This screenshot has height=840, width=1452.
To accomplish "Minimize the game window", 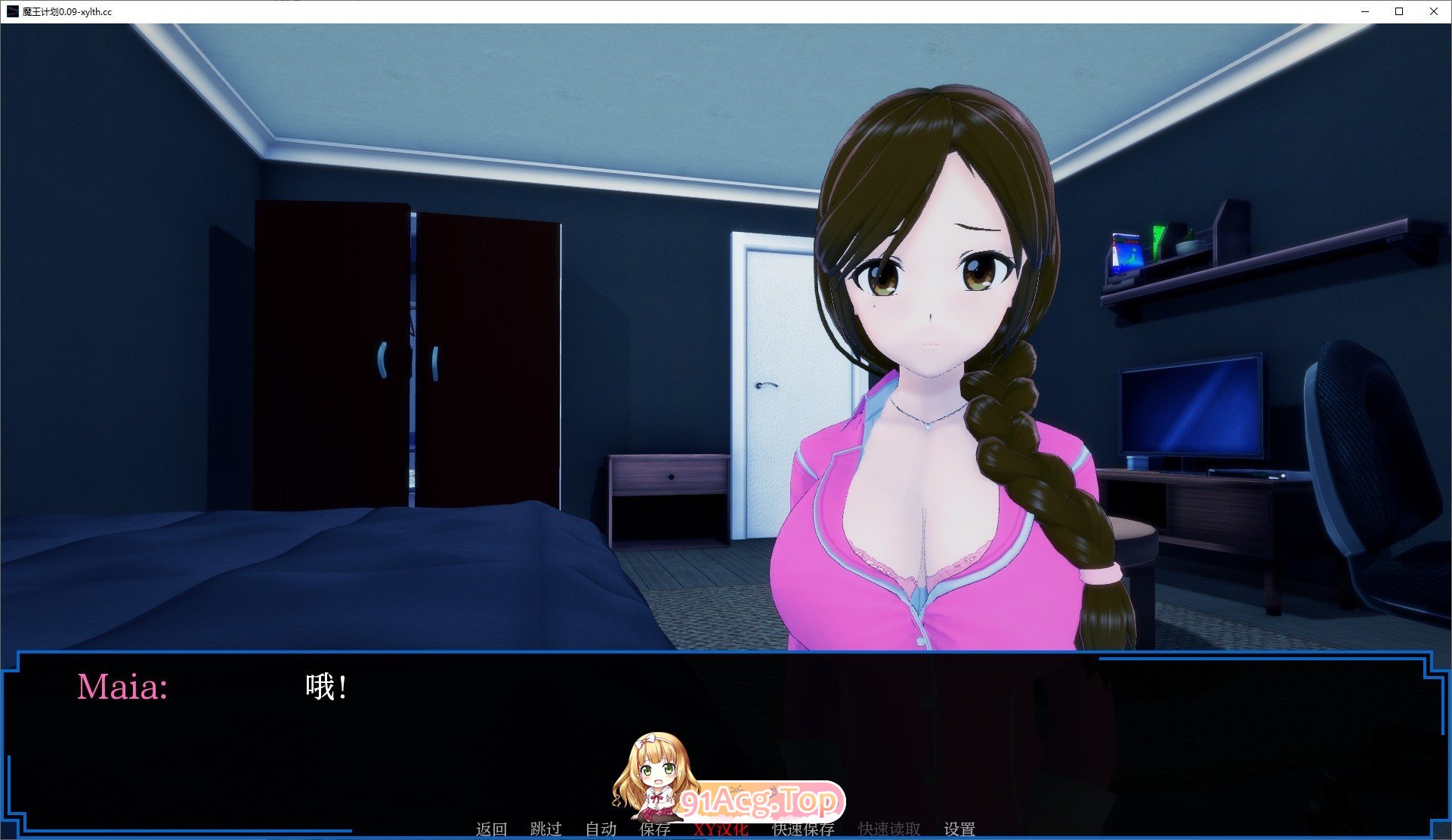I will (x=1365, y=11).
